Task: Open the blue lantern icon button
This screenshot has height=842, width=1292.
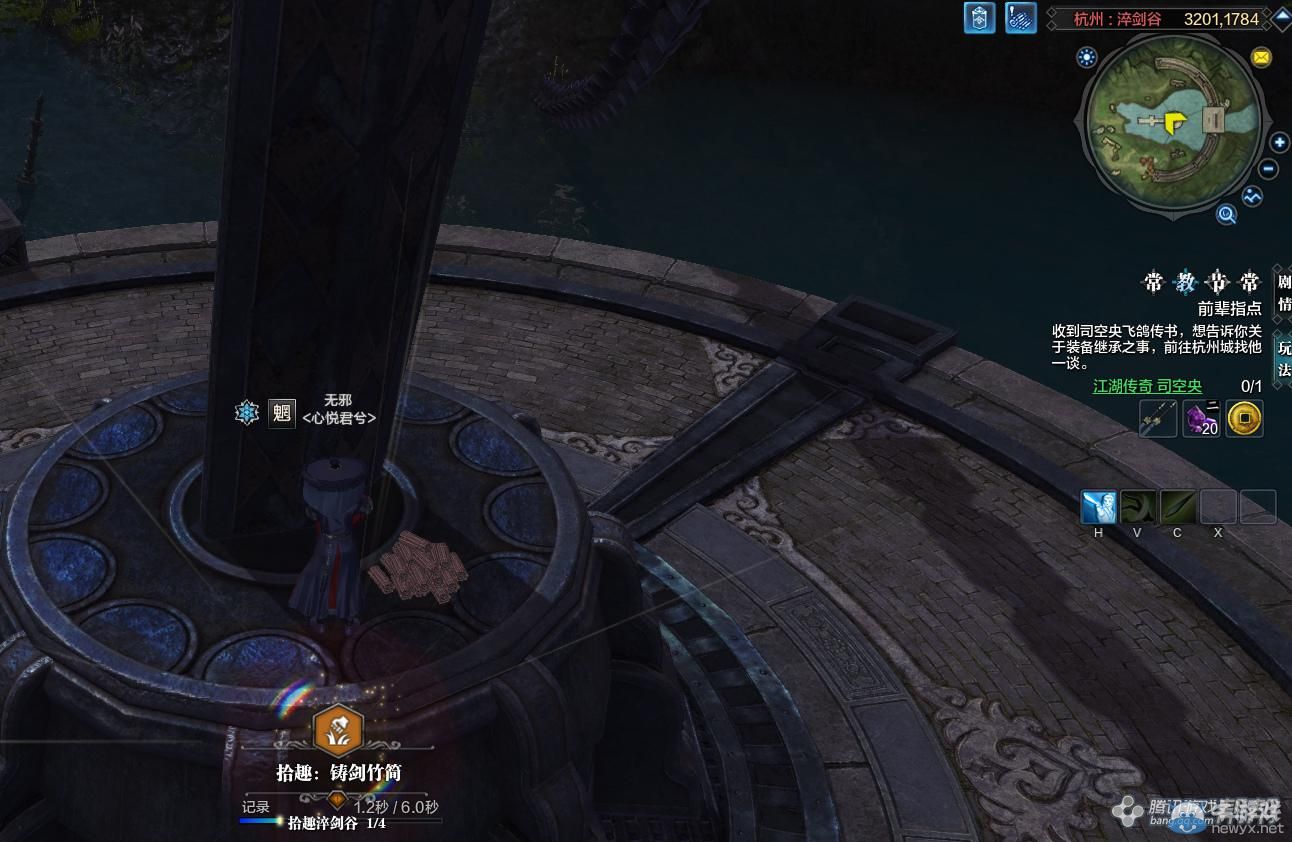Action: coord(979,18)
